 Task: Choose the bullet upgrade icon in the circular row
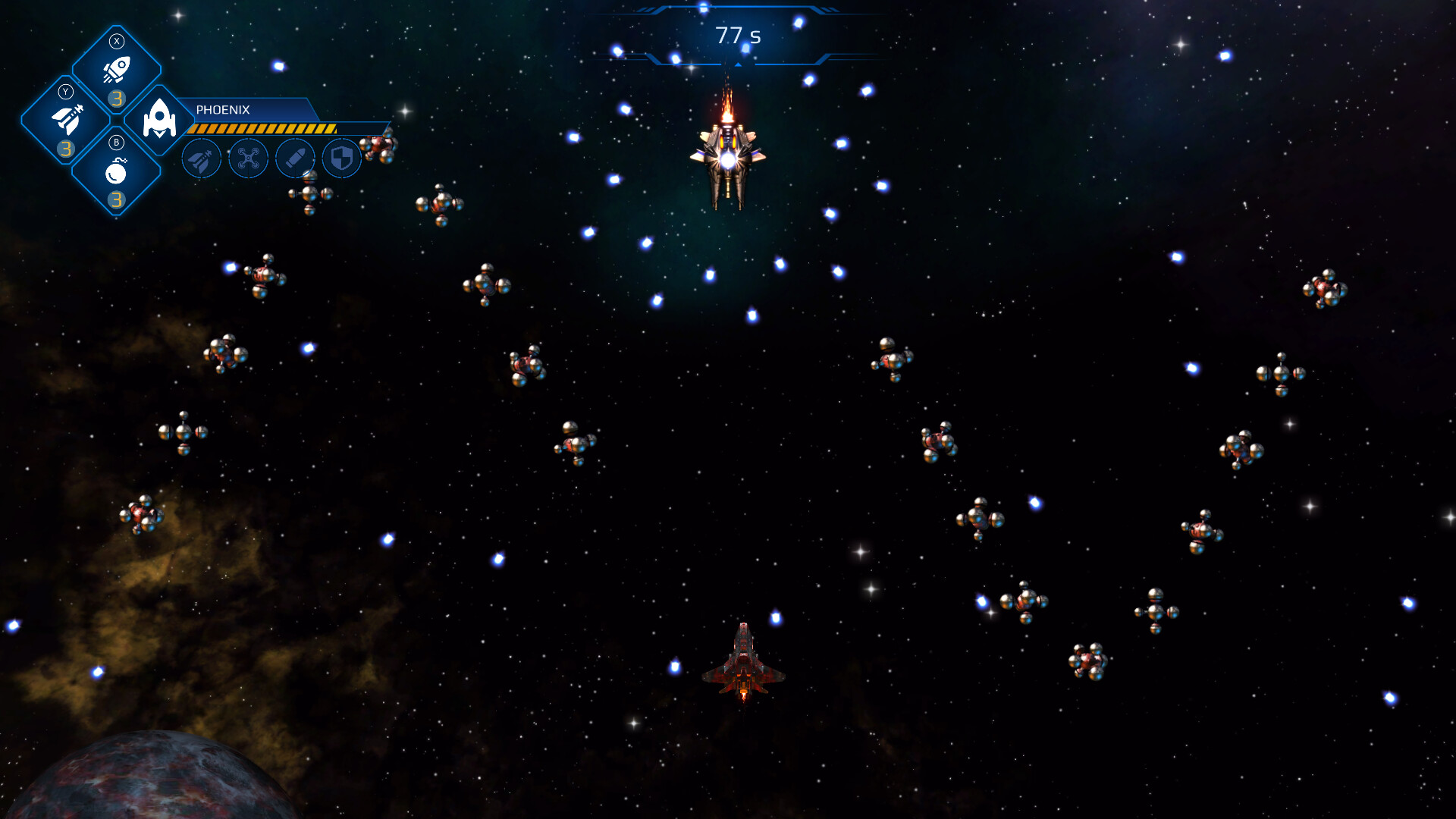(x=296, y=158)
